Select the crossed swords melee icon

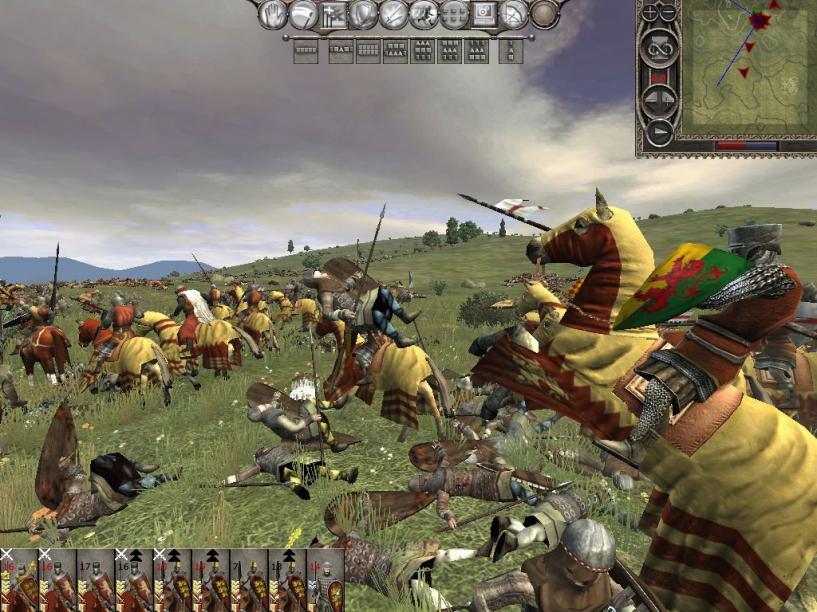[393, 14]
